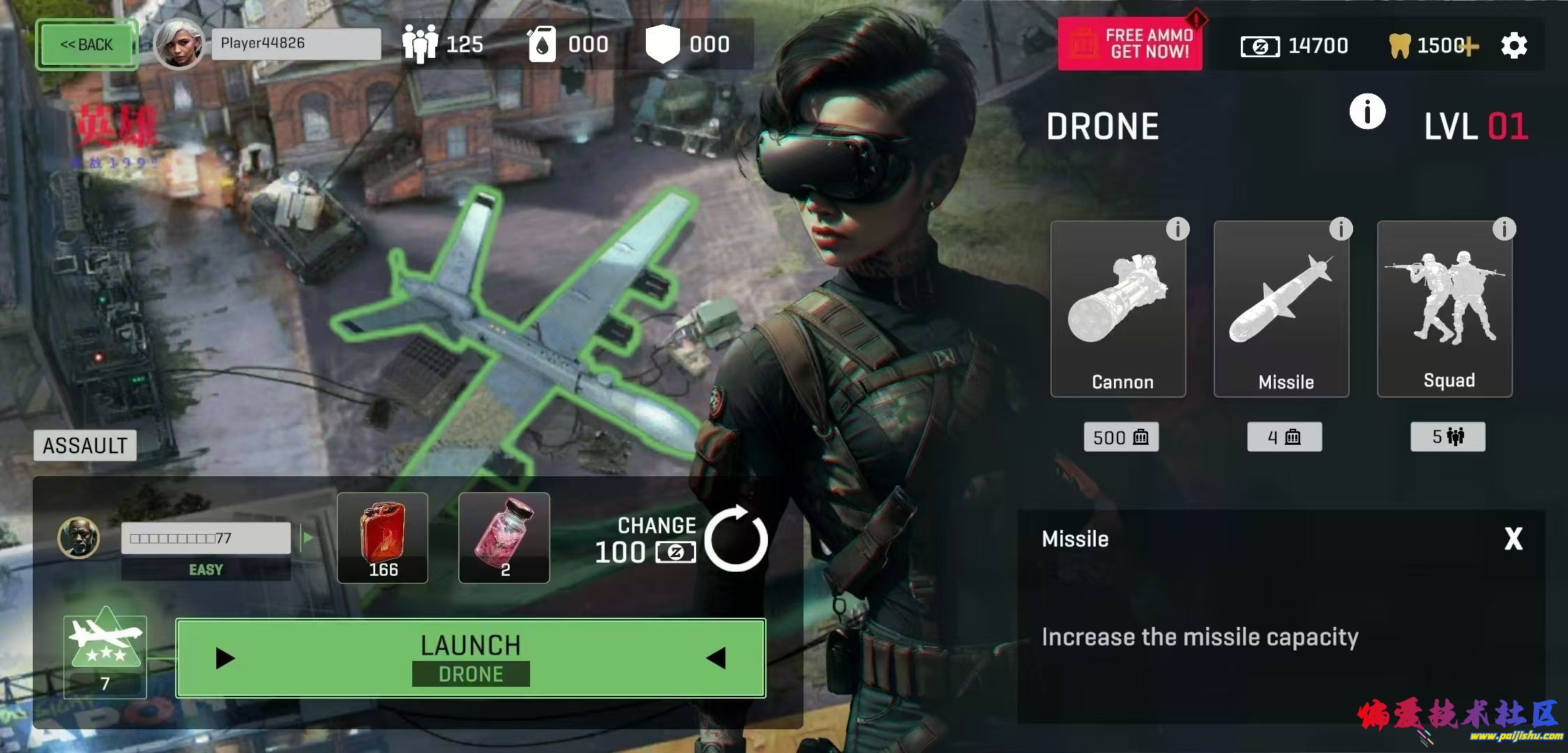Add more gold teeth with the plus
Viewport: 1568px width, 753px height.
tap(1470, 47)
